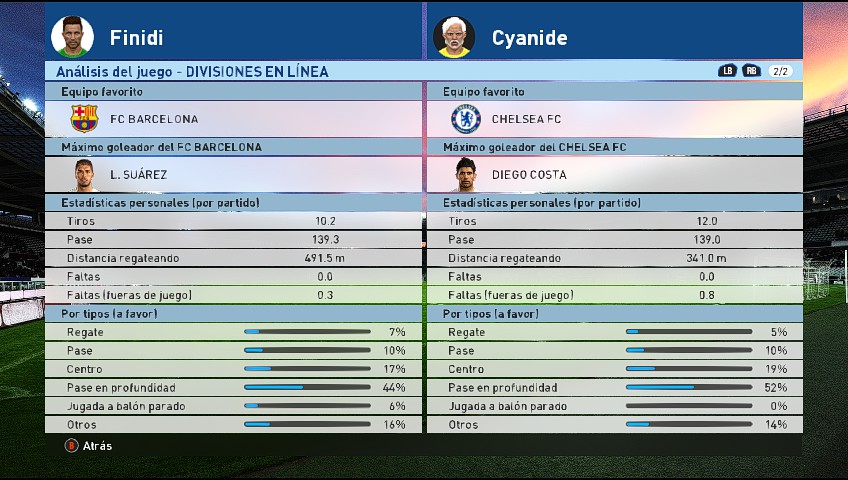Viewport: 848px width, 480px height.
Task: Select Finidi's player avatar
Action: [70, 36]
